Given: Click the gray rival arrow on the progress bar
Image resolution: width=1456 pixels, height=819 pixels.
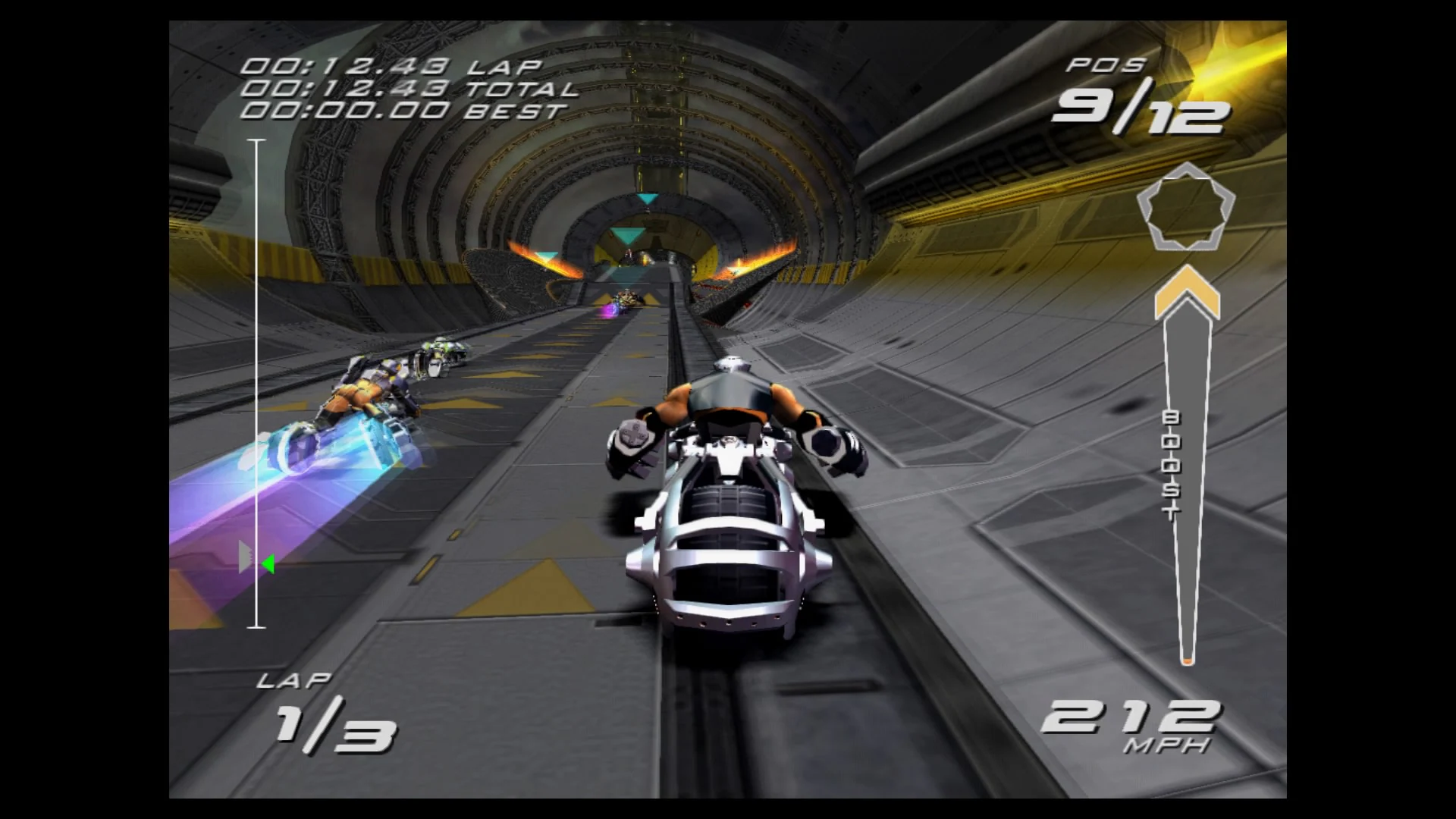Looking at the screenshot, I should [245, 556].
